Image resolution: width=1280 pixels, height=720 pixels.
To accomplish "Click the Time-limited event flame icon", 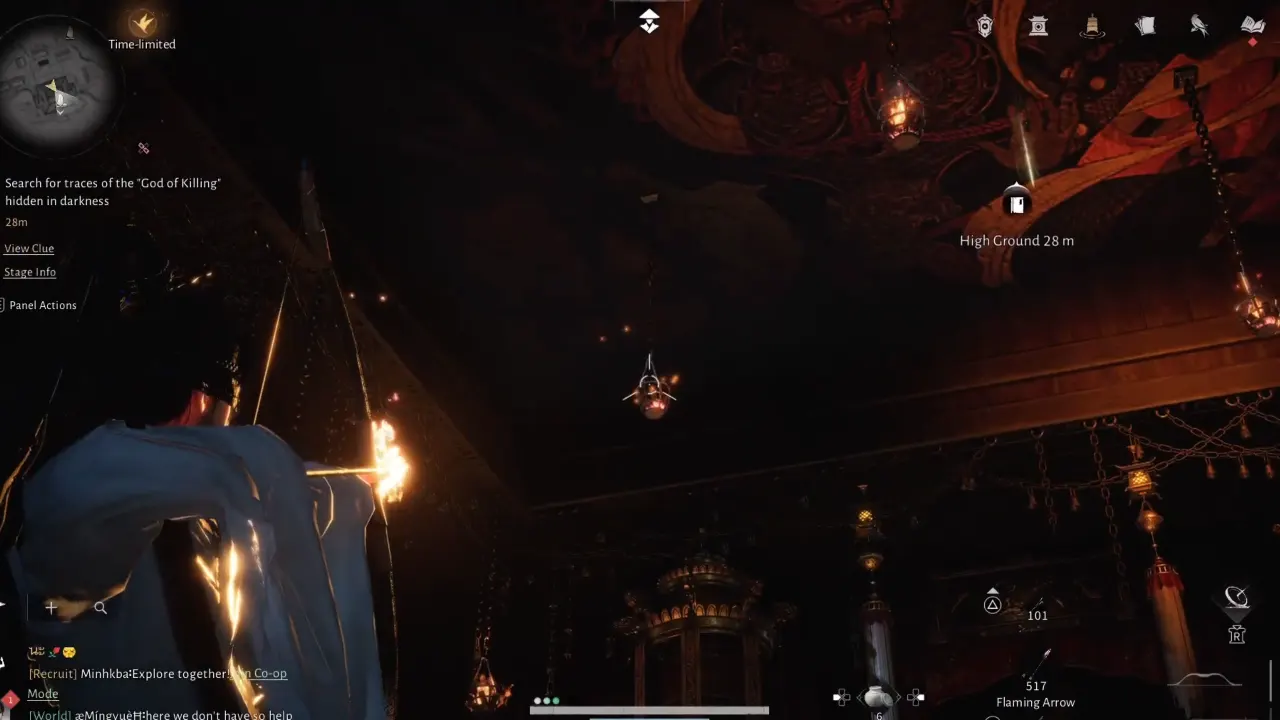I will pos(141,22).
